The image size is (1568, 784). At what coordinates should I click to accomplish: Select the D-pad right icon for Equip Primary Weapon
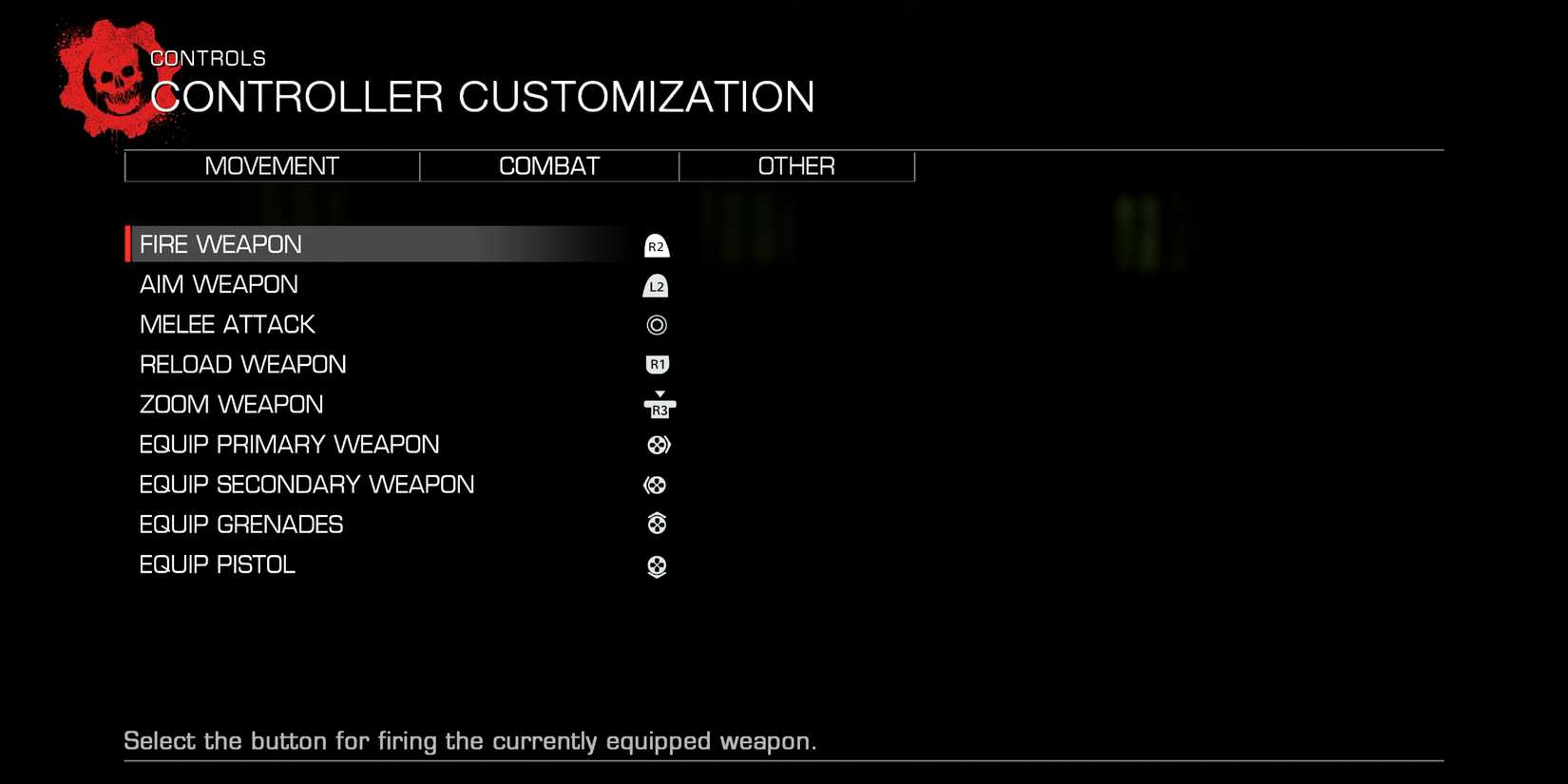click(656, 444)
